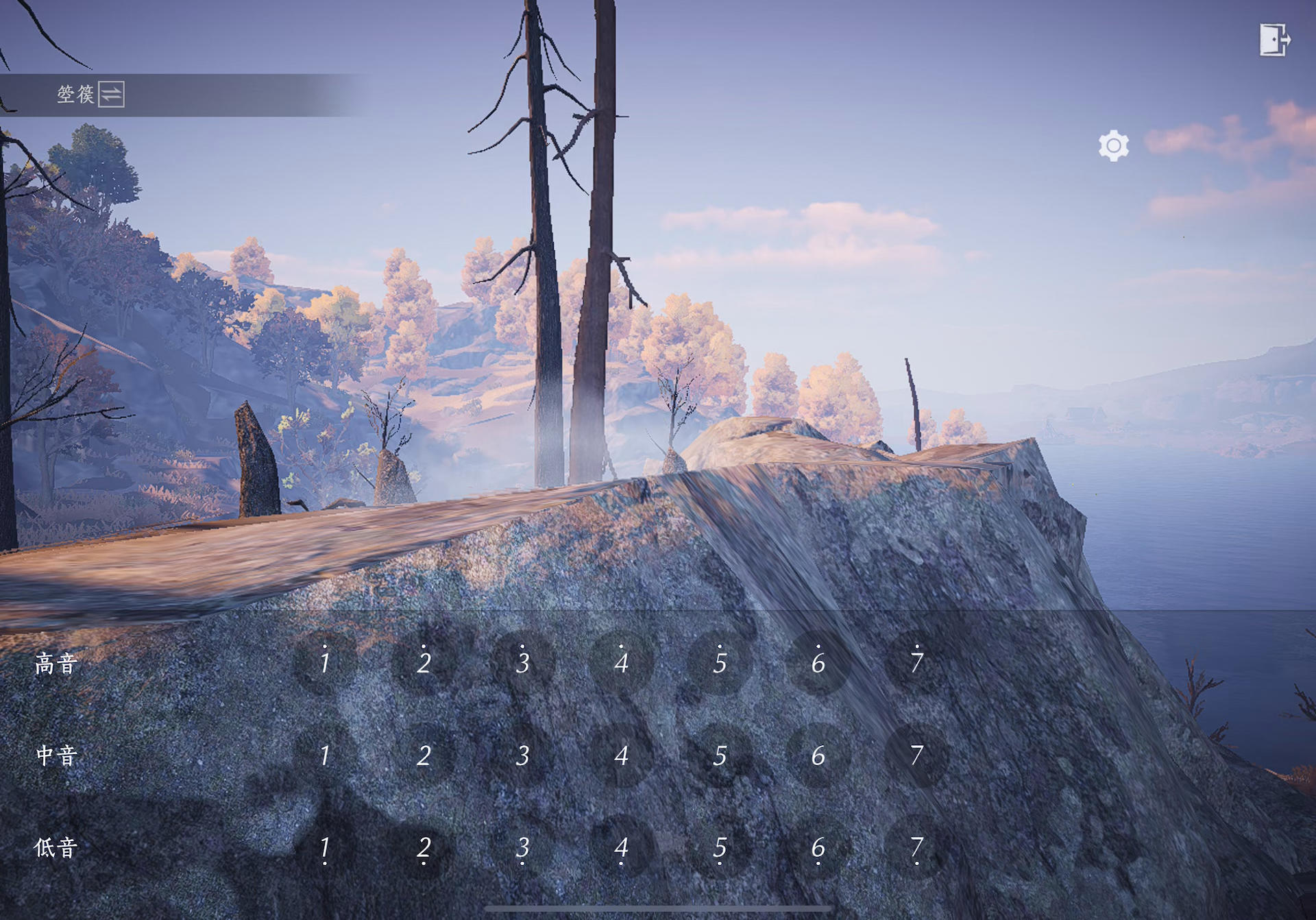Screen dimensions: 1316x920
Task: Hit high-pitch (高音) note 7
Action: [x=916, y=662]
